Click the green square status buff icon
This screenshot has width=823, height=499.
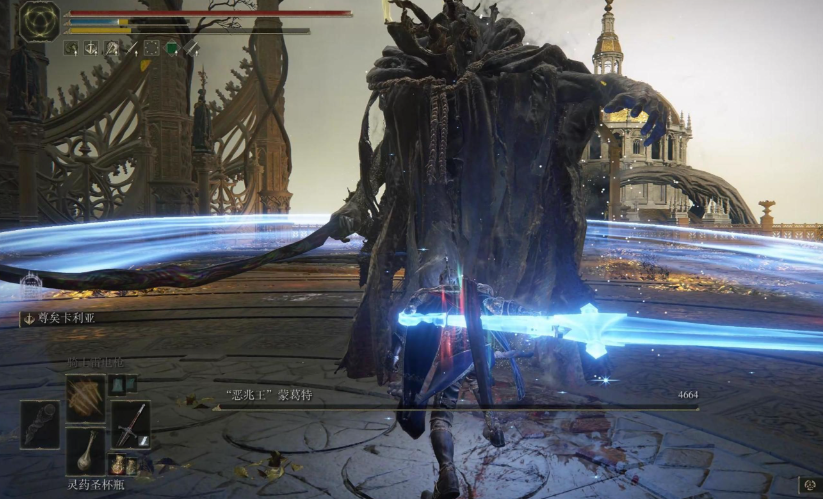click(171, 47)
